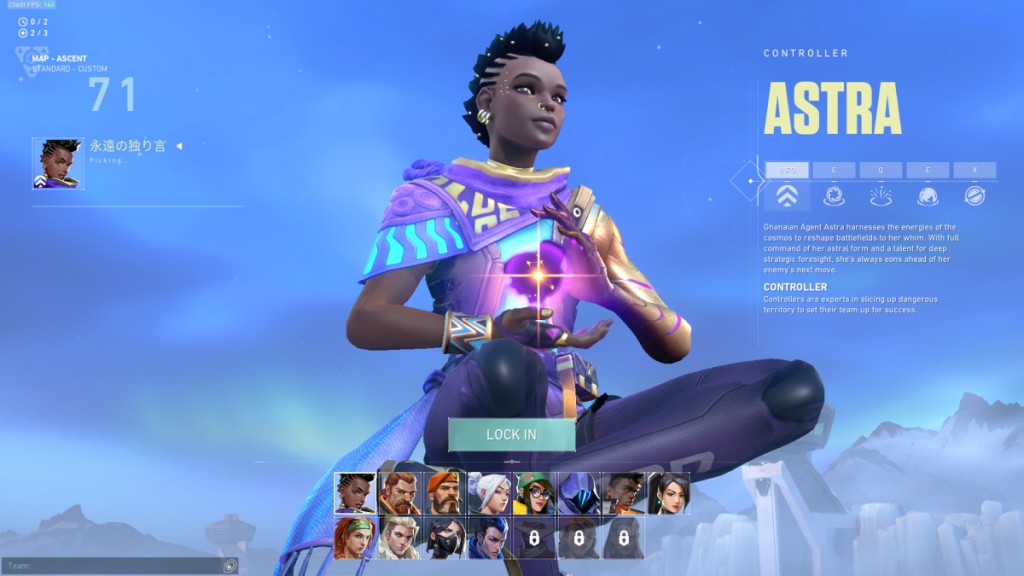
Task: Pick Brimstone with the orange beret
Action: coord(444,493)
